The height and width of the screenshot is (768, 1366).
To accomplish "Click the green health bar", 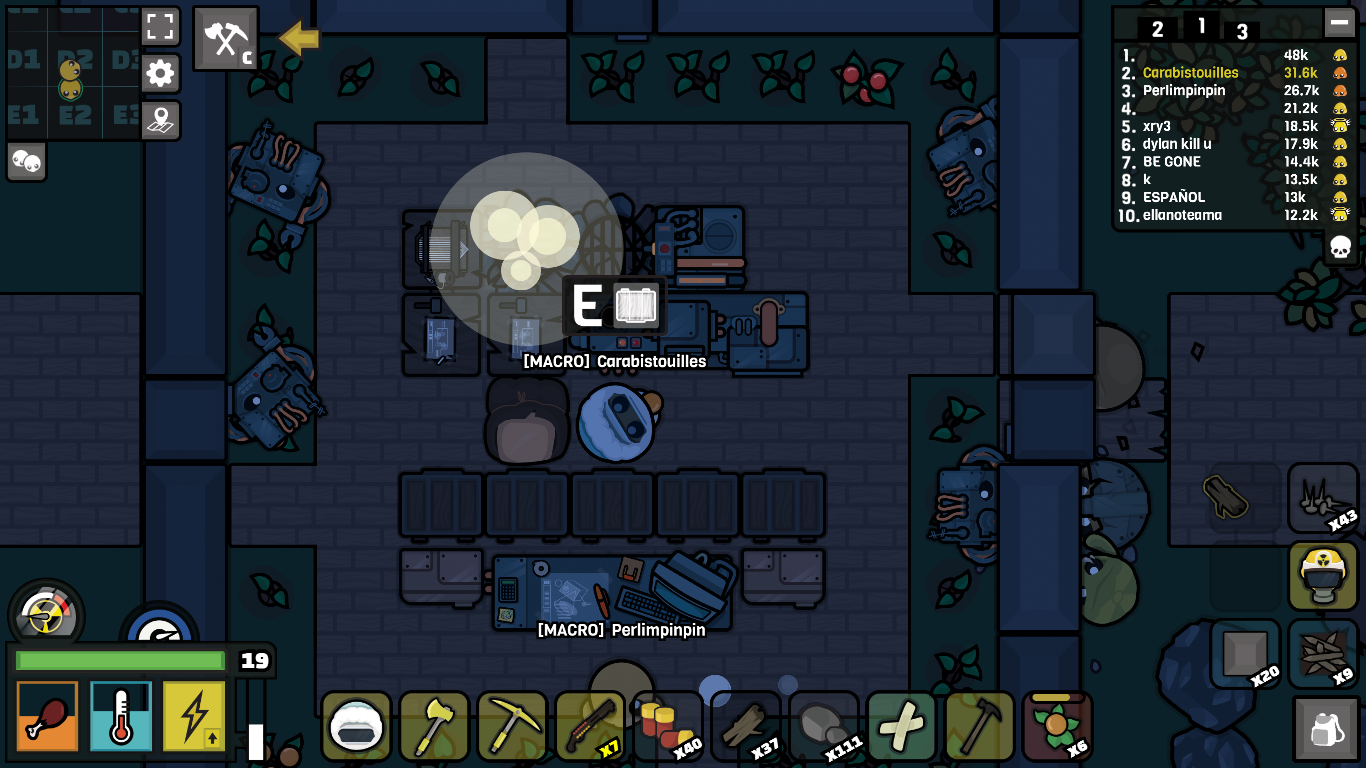I will [x=120, y=661].
